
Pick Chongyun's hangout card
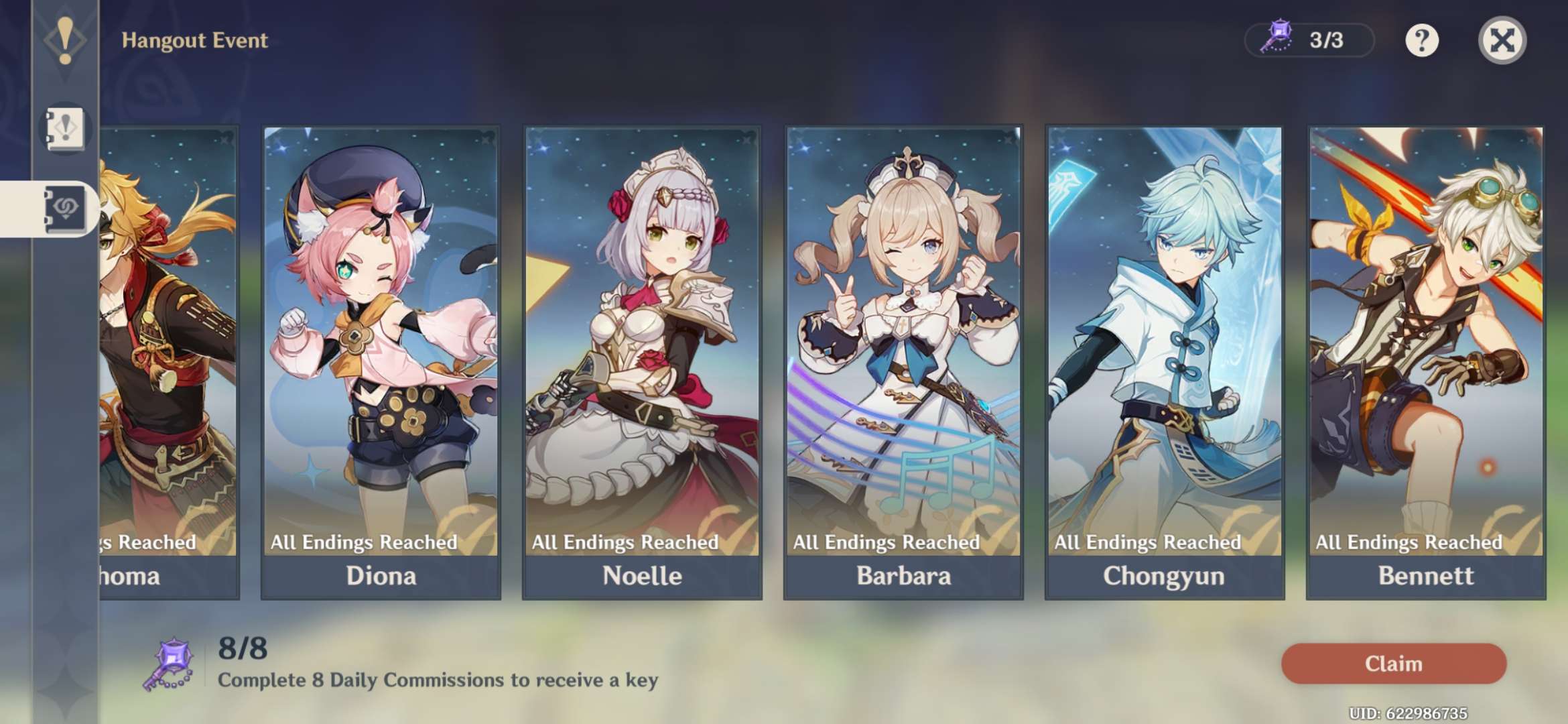[1165, 362]
